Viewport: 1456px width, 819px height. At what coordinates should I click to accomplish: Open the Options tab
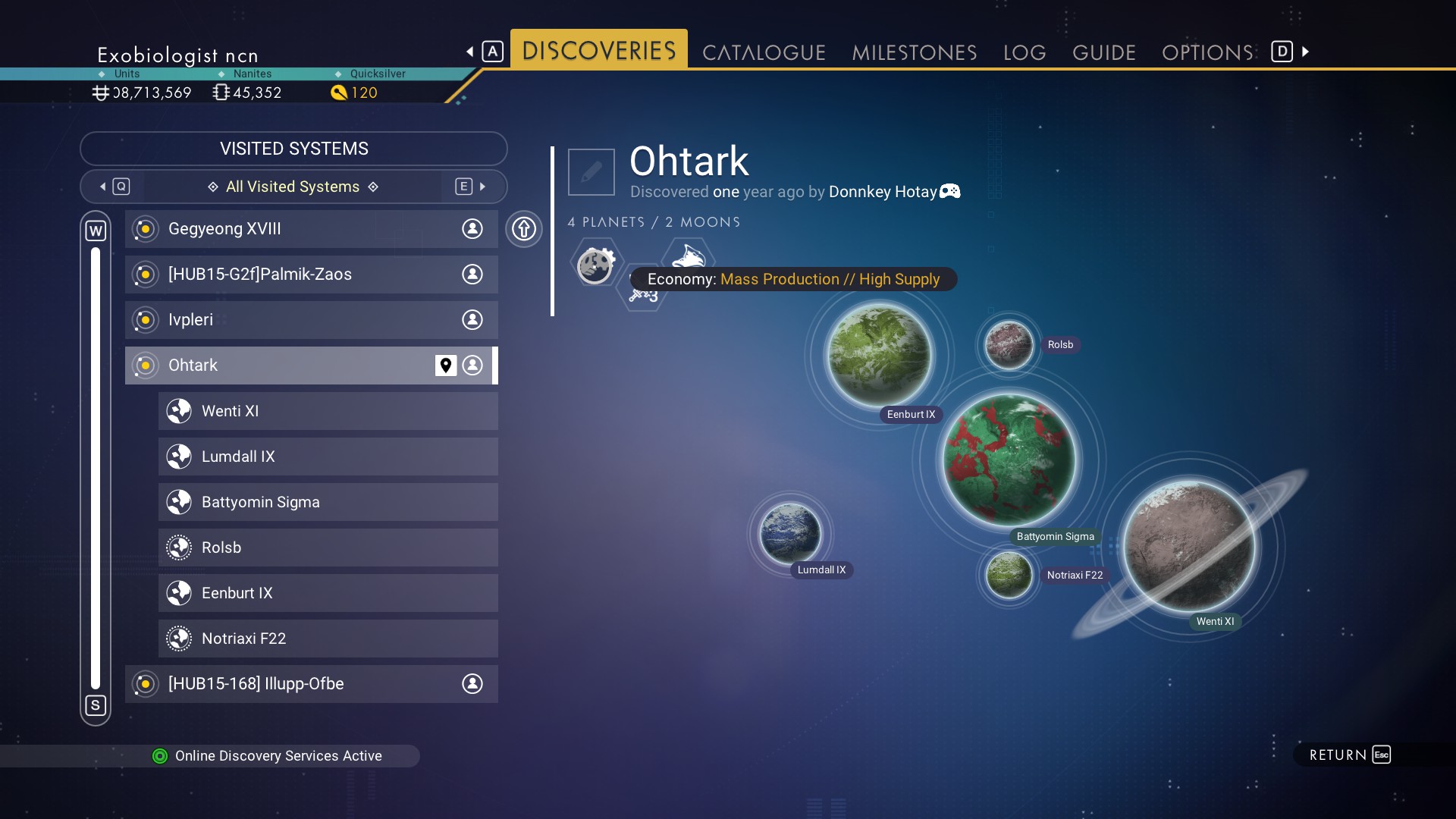click(1207, 52)
